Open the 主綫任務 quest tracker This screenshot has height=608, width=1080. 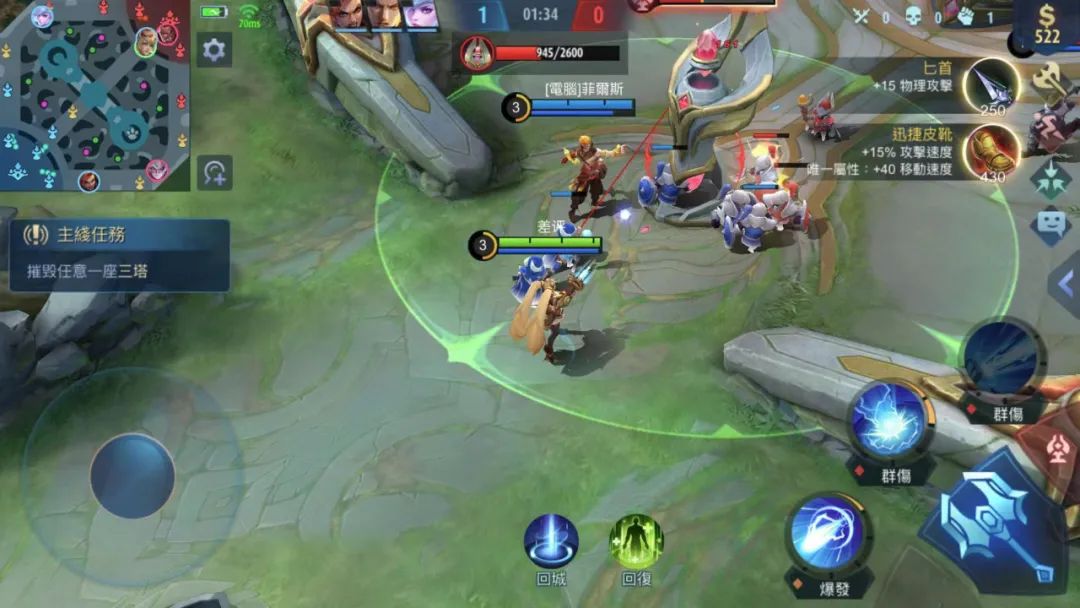[120, 255]
